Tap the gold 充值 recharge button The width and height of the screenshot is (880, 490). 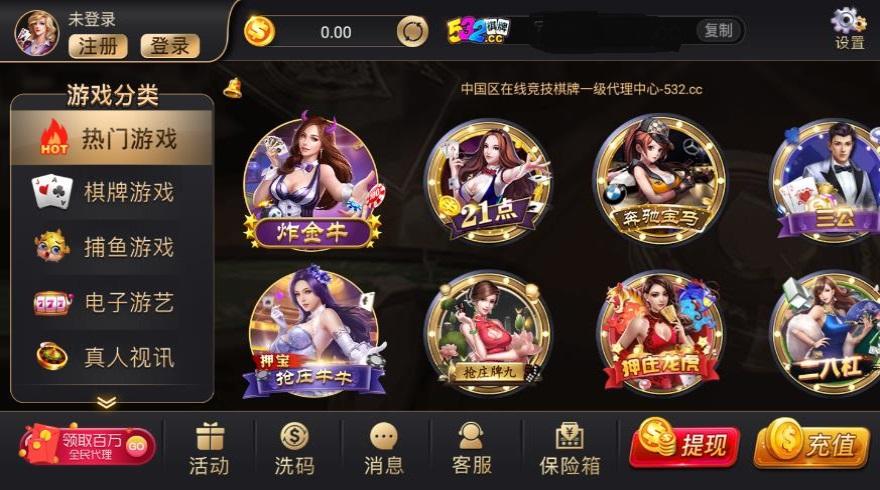point(810,445)
